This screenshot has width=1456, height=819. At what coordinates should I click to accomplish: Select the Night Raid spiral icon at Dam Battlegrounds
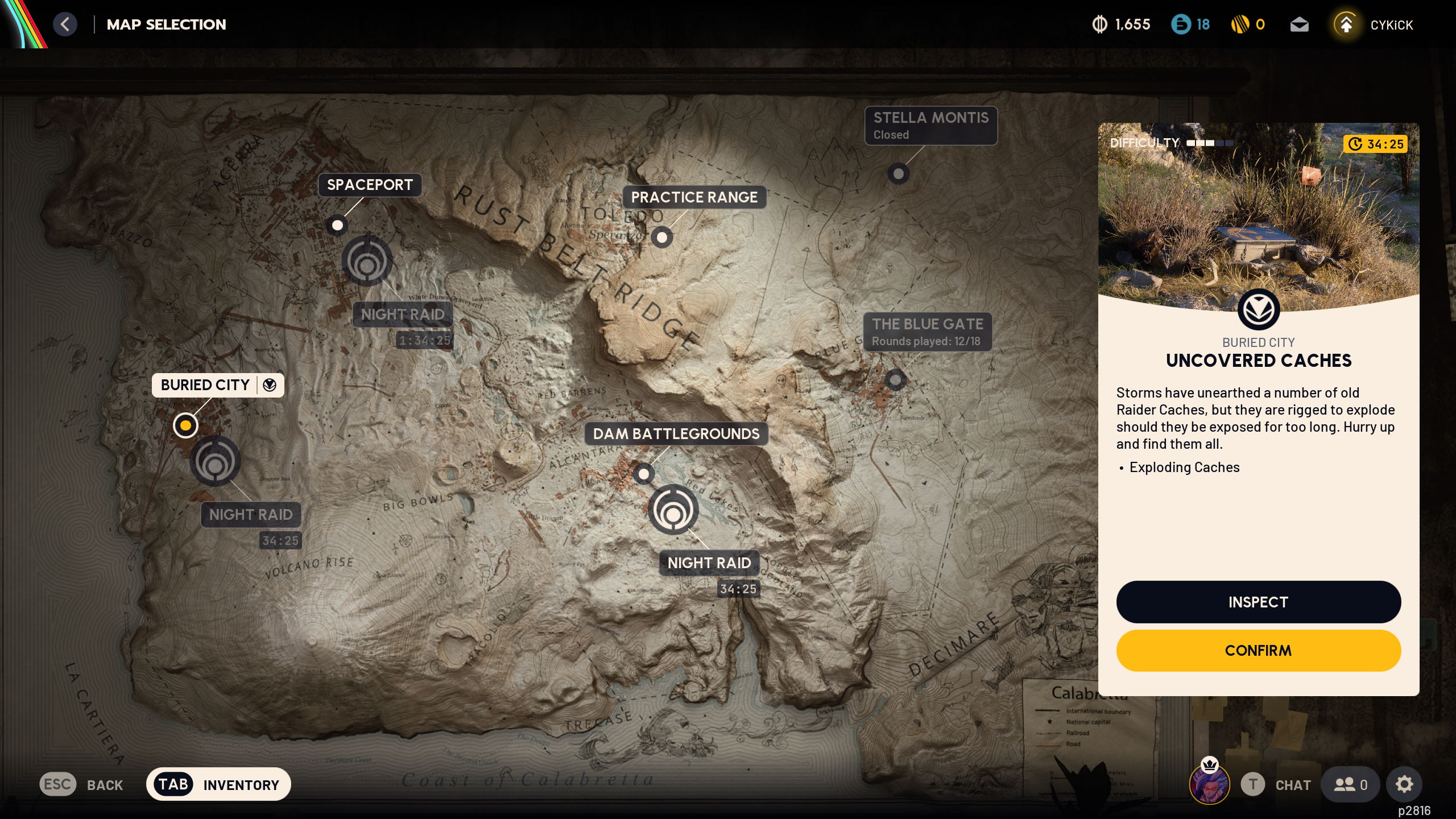pyautogui.click(x=674, y=510)
